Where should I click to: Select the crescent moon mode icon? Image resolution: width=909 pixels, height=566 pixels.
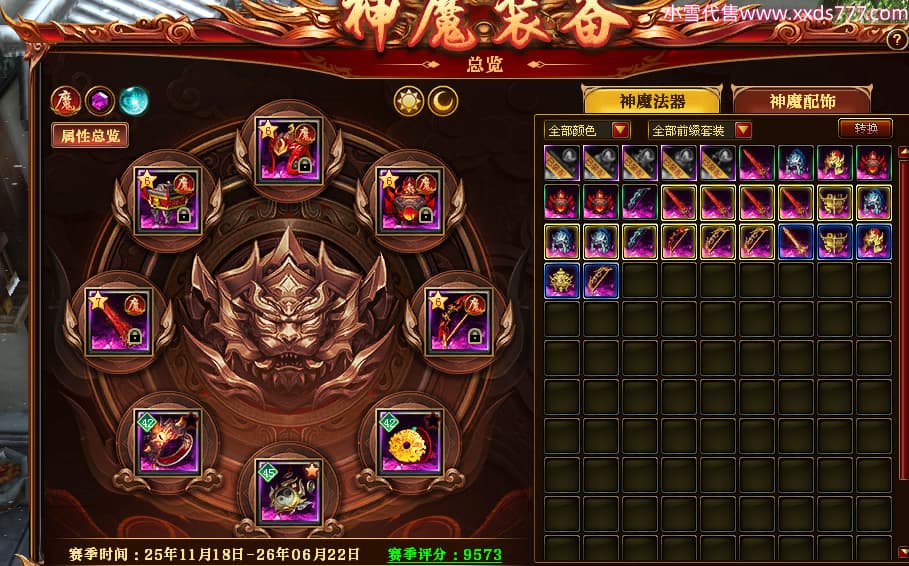pyautogui.click(x=443, y=100)
